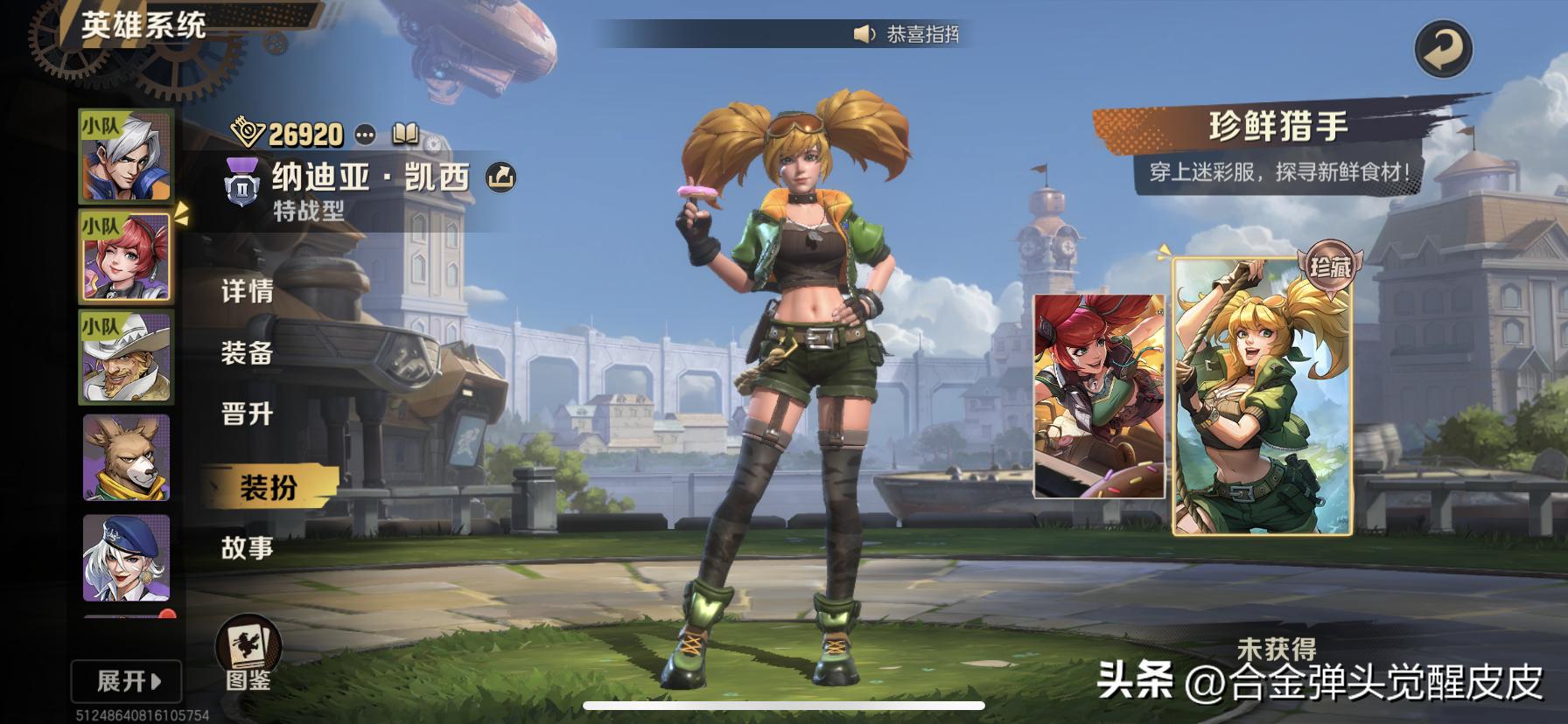1568x724 pixels.
Task: Select the white-haired hero portrait
Action: point(126,157)
